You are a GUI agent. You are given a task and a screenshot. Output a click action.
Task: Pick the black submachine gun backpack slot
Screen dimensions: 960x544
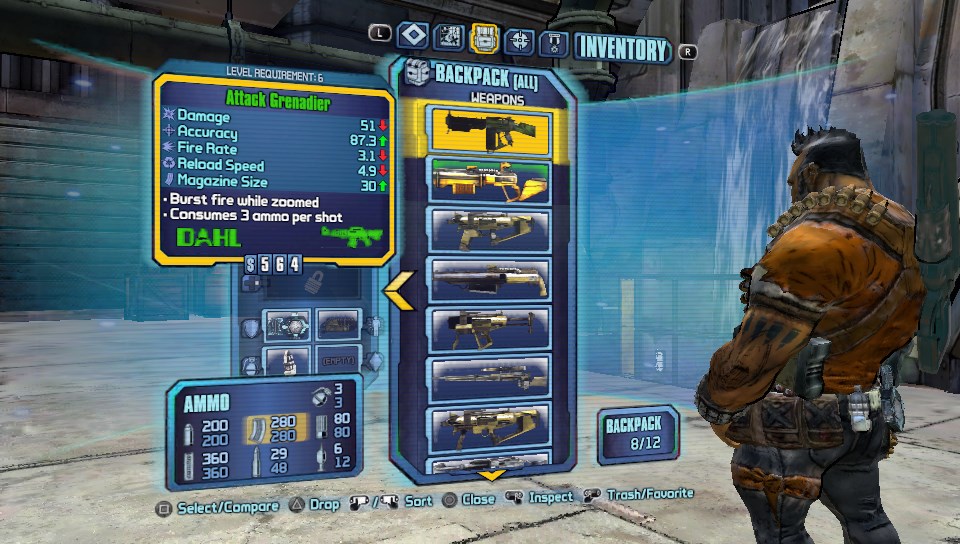pos(489,328)
